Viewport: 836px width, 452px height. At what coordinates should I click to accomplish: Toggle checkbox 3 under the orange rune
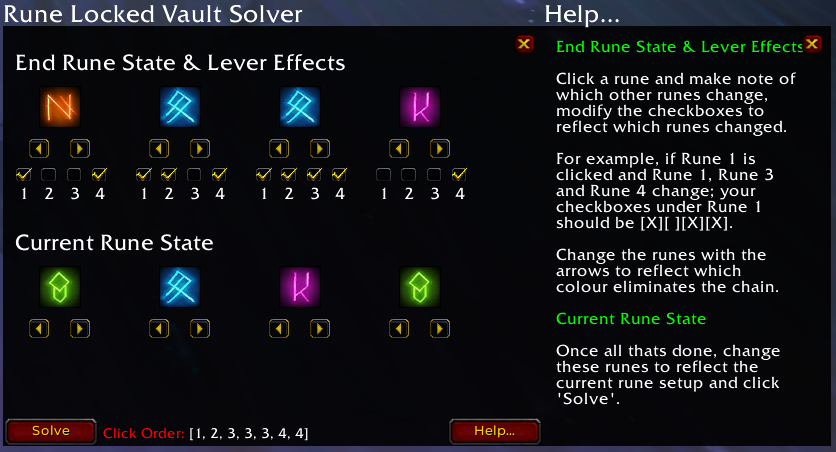point(74,175)
